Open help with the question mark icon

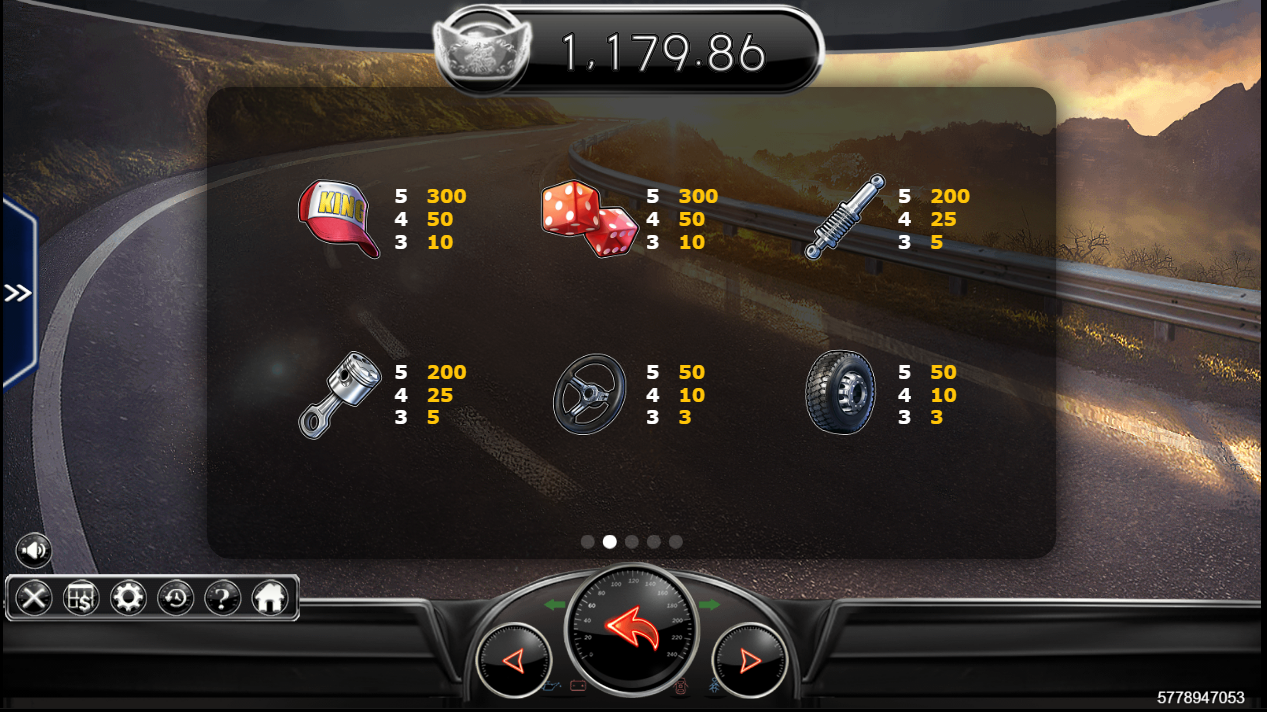pos(223,598)
